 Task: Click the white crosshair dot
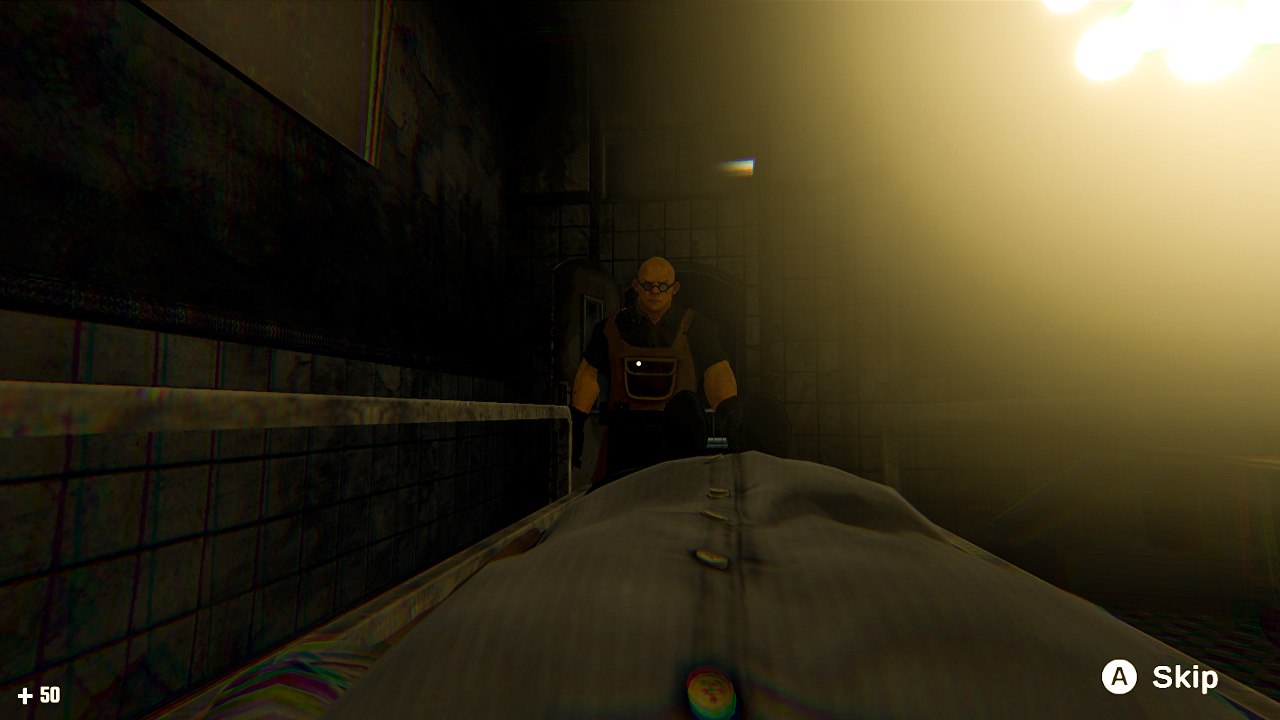(x=638, y=361)
